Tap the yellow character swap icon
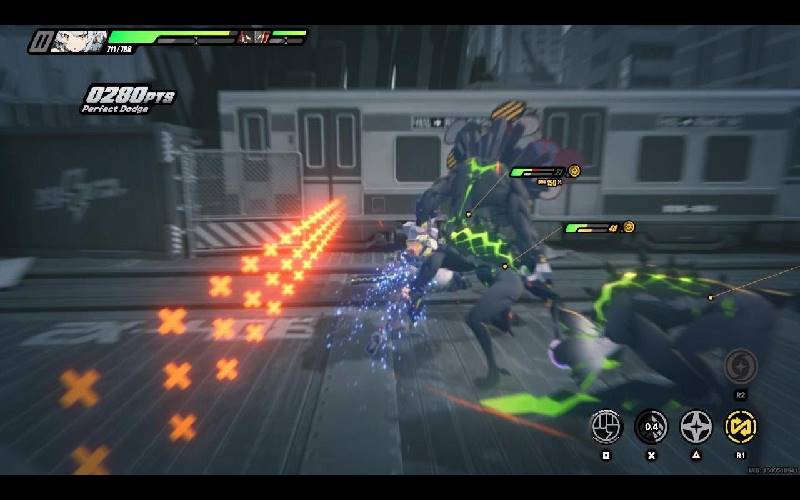Viewport: 800px width, 500px height. (x=741, y=427)
